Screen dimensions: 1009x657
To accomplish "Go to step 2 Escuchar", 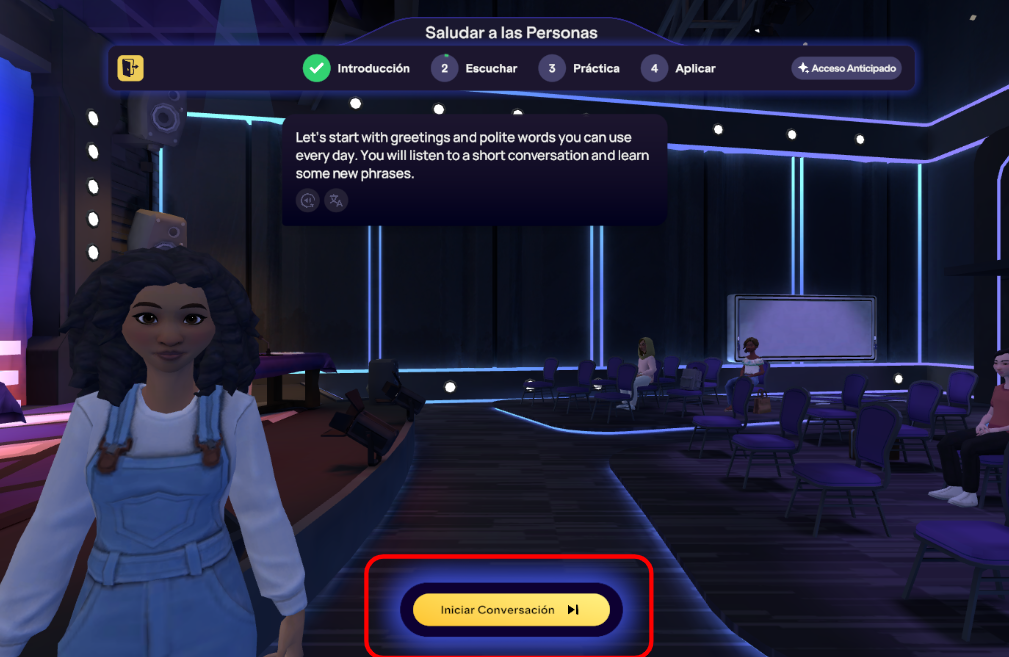I will 475,69.
